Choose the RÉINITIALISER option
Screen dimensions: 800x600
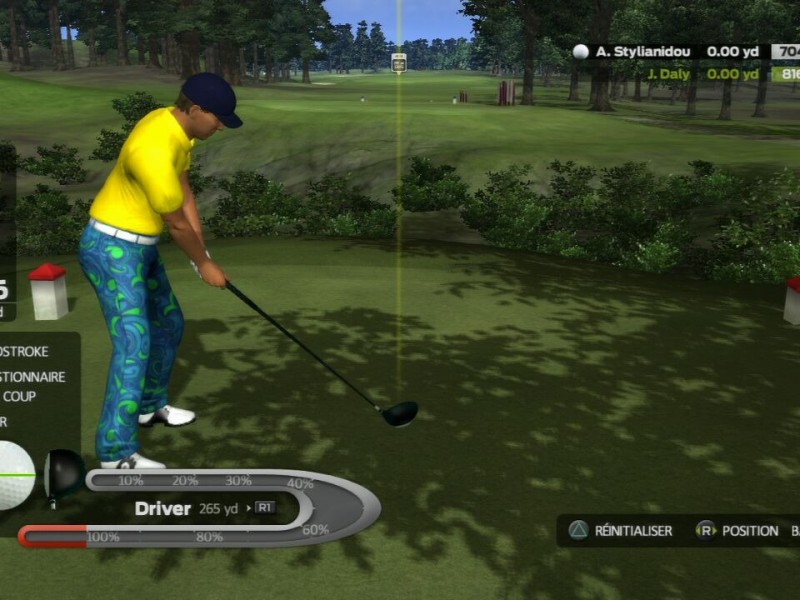(621, 530)
